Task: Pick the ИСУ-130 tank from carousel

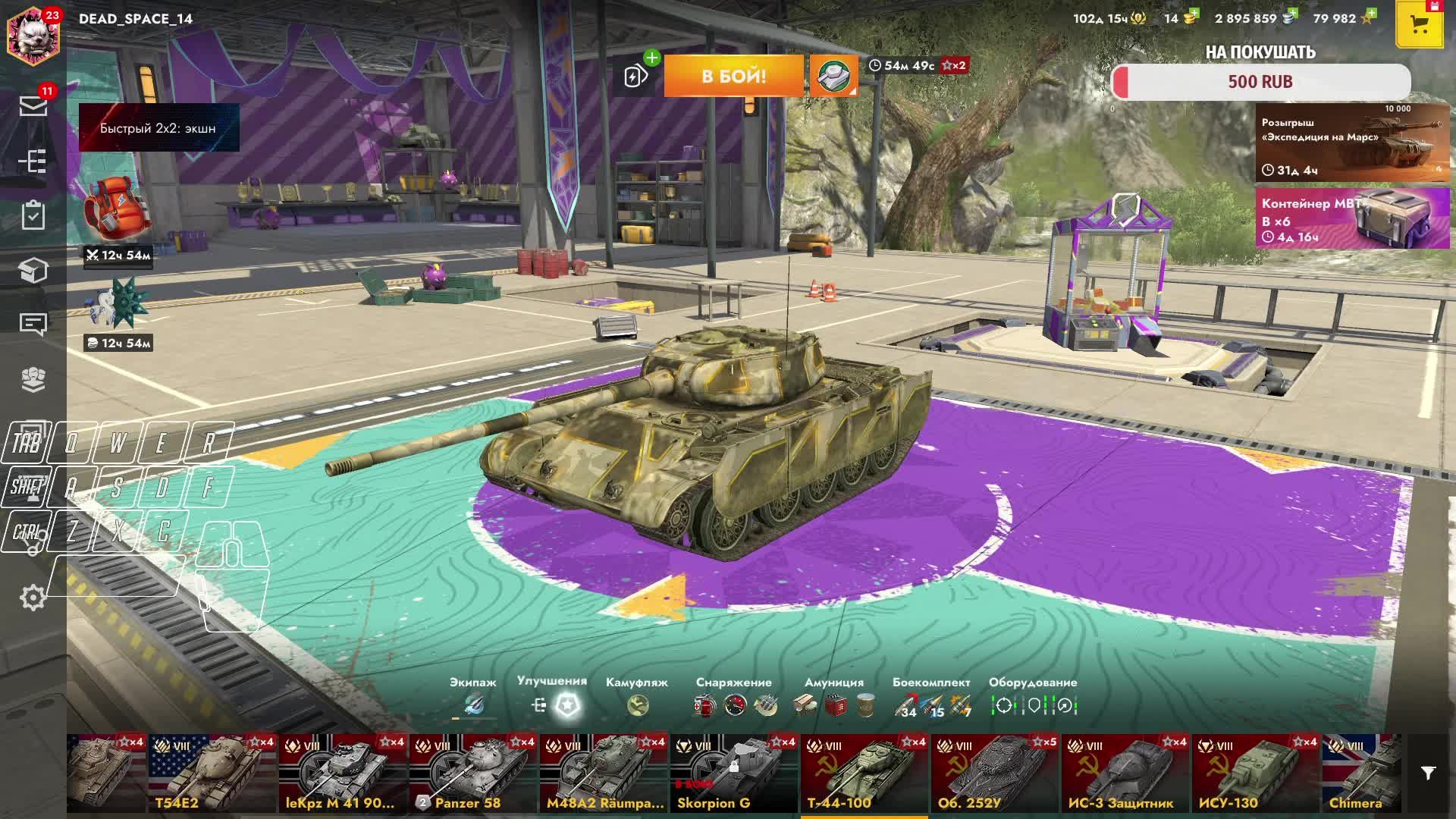Action: pos(1256,773)
